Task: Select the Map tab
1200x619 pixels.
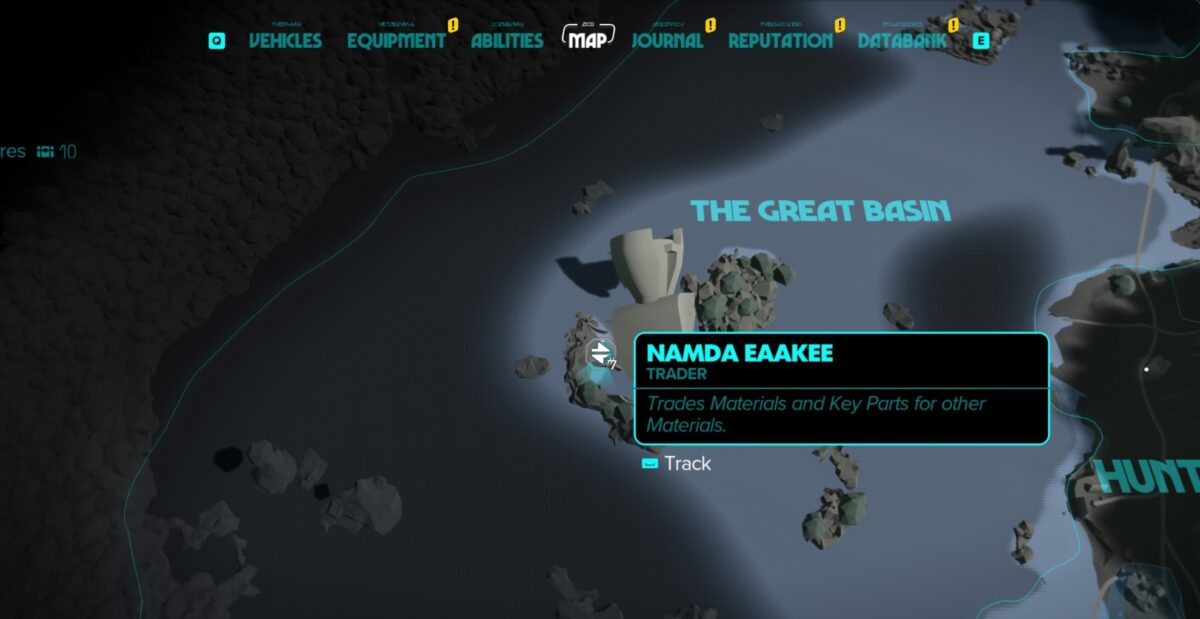Action: (587, 40)
